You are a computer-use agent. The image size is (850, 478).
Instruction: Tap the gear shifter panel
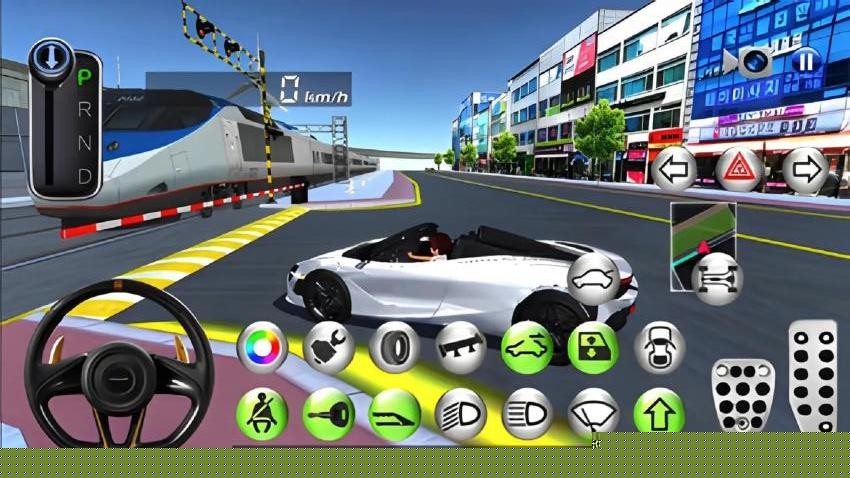click(x=64, y=120)
